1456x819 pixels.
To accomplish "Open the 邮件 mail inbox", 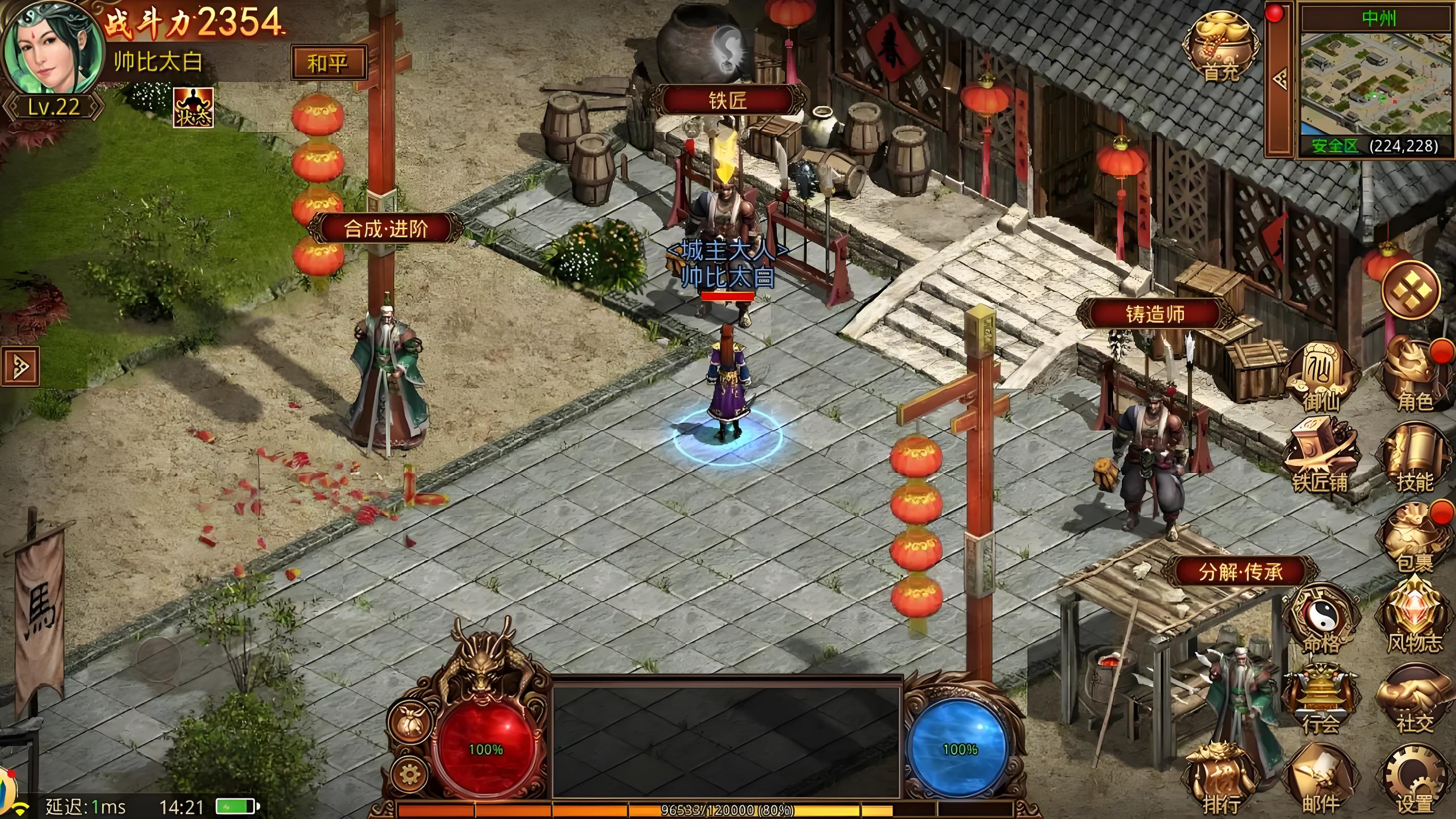I will point(1321,779).
